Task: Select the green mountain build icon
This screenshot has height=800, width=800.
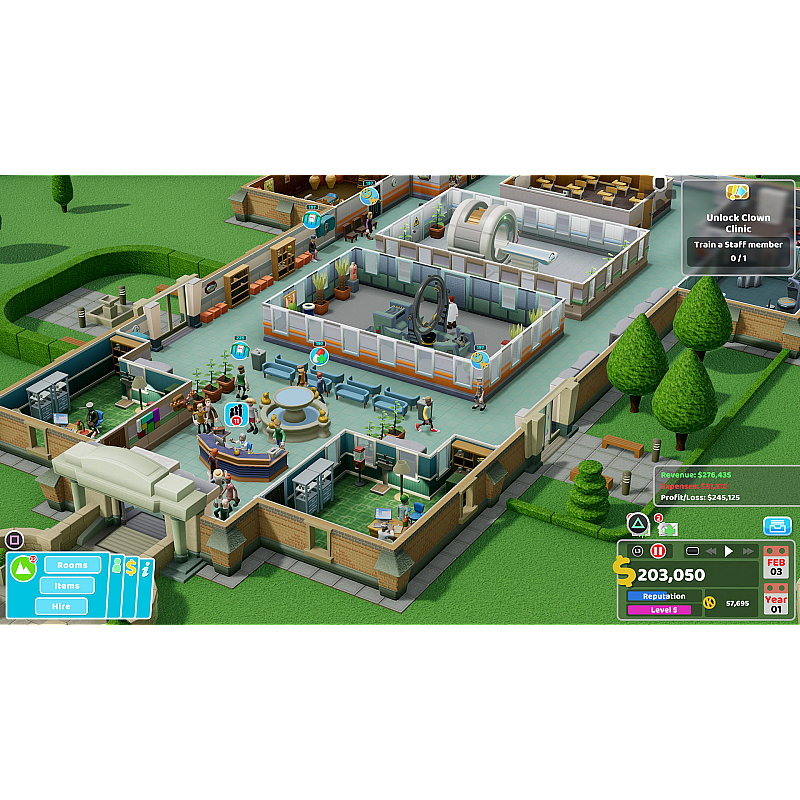Action: [x=23, y=569]
